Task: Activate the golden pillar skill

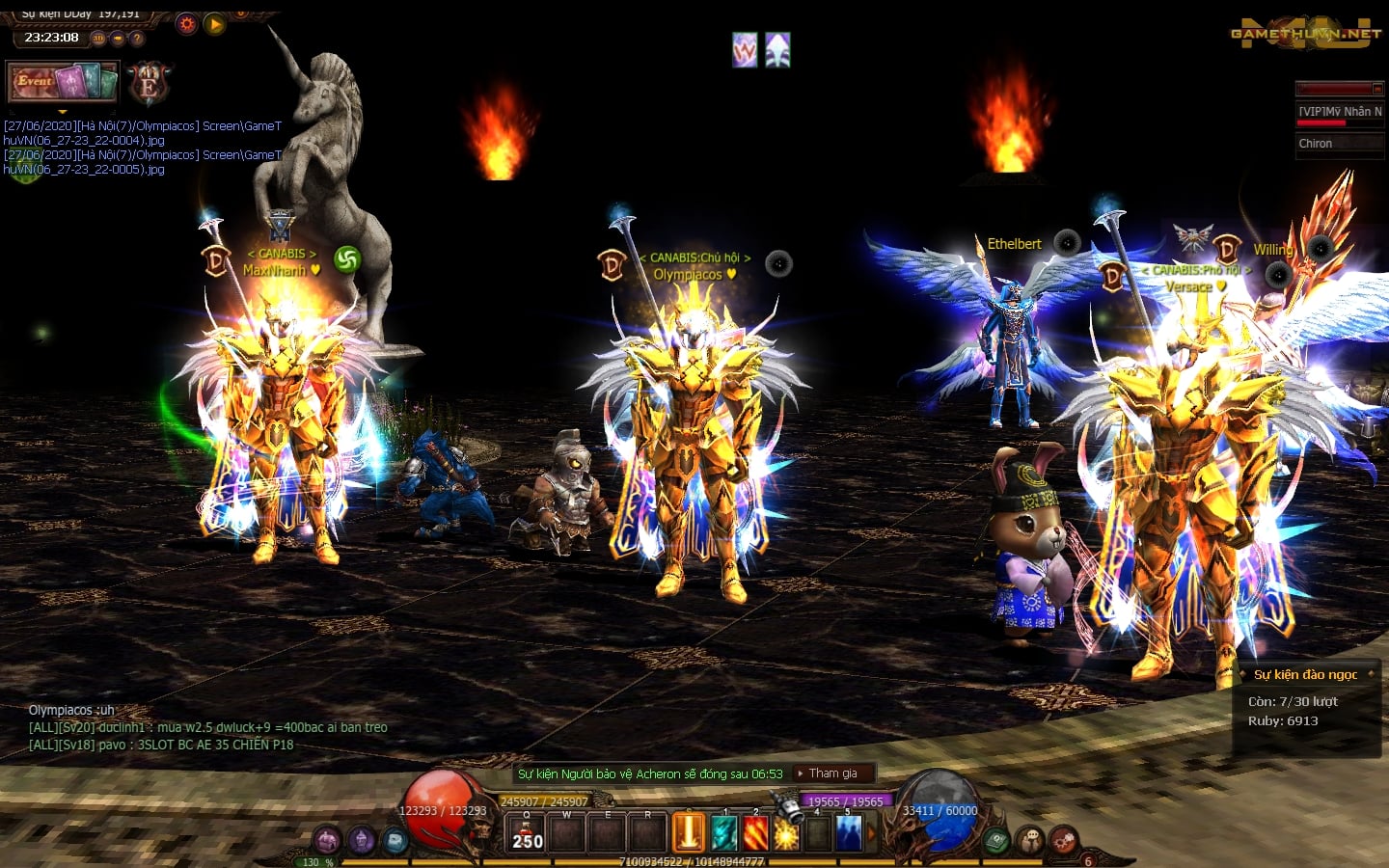Action: [689, 833]
